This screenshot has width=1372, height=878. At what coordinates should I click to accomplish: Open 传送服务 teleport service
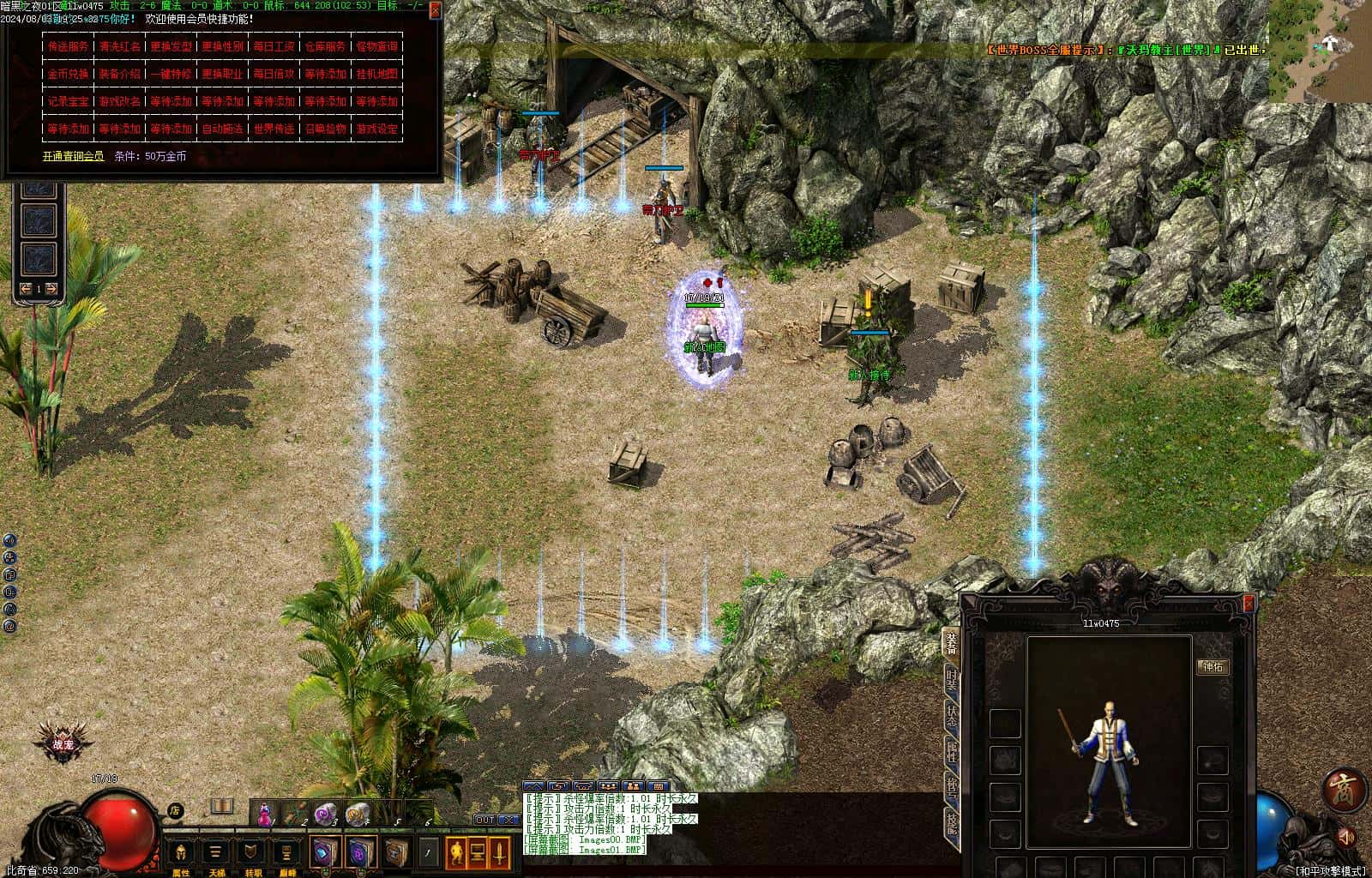68,46
